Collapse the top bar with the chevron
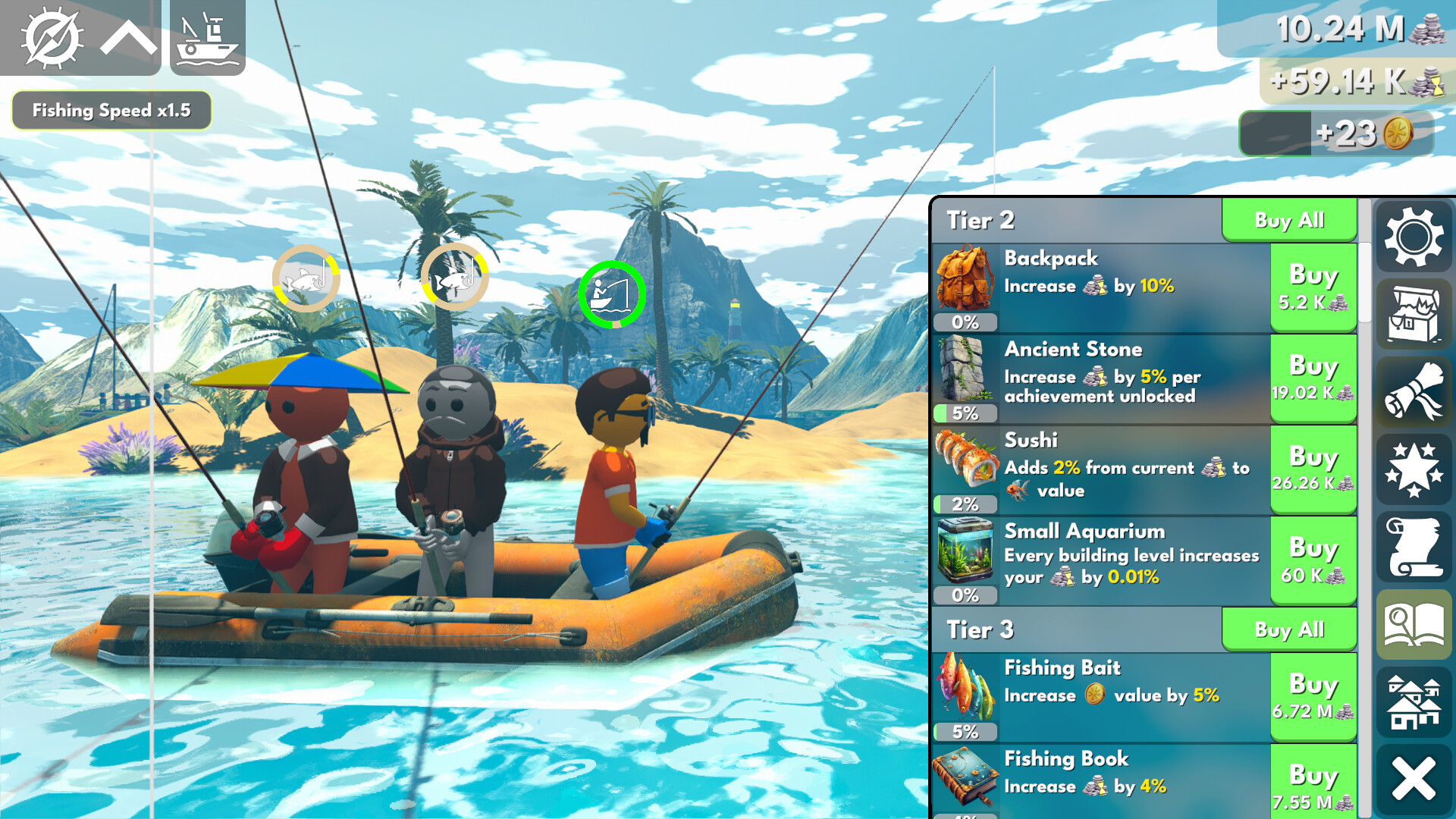1456x819 pixels. [x=129, y=38]
